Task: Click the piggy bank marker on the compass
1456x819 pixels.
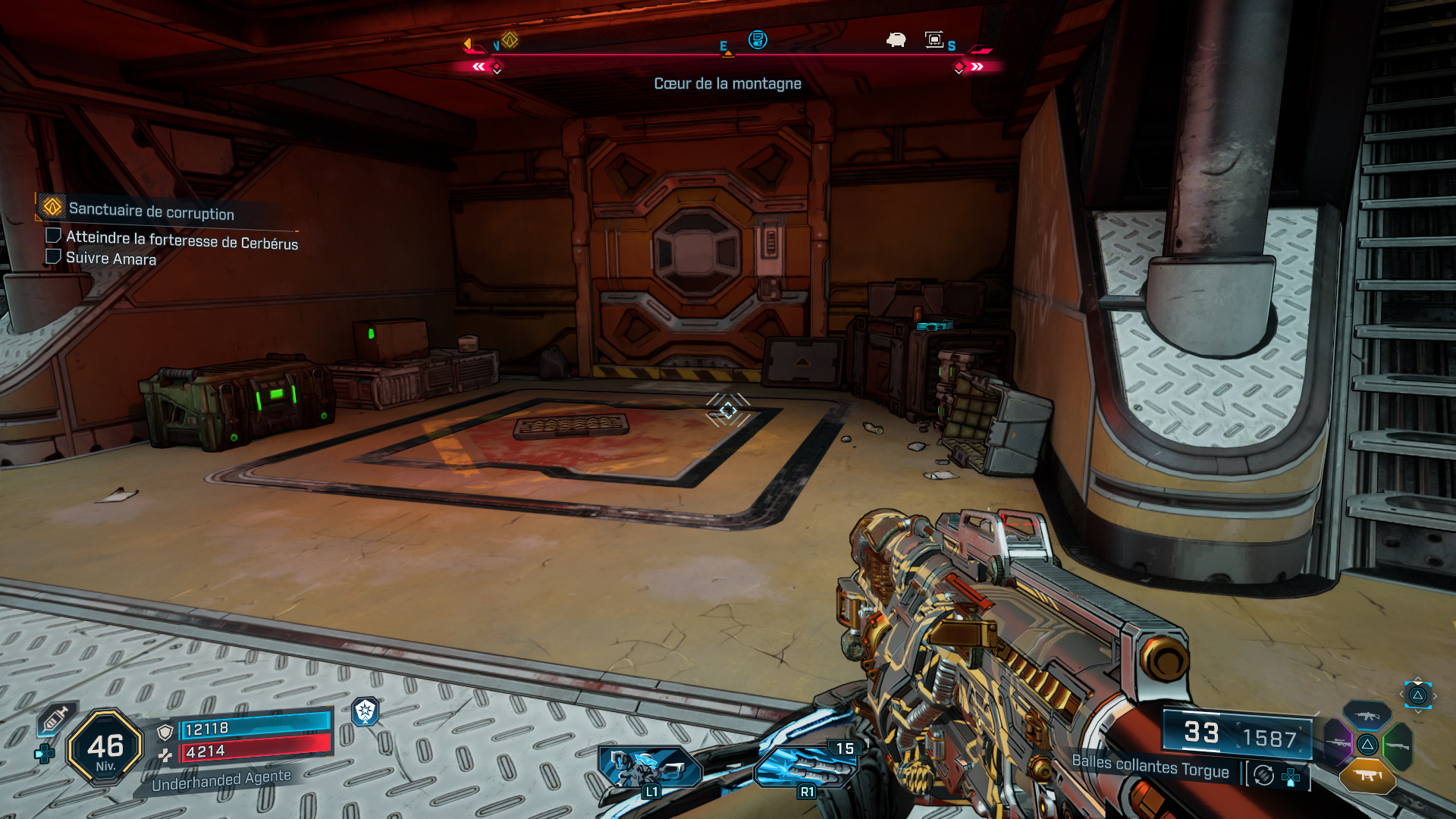Action: pyautogui.click(x=896, y=39)
